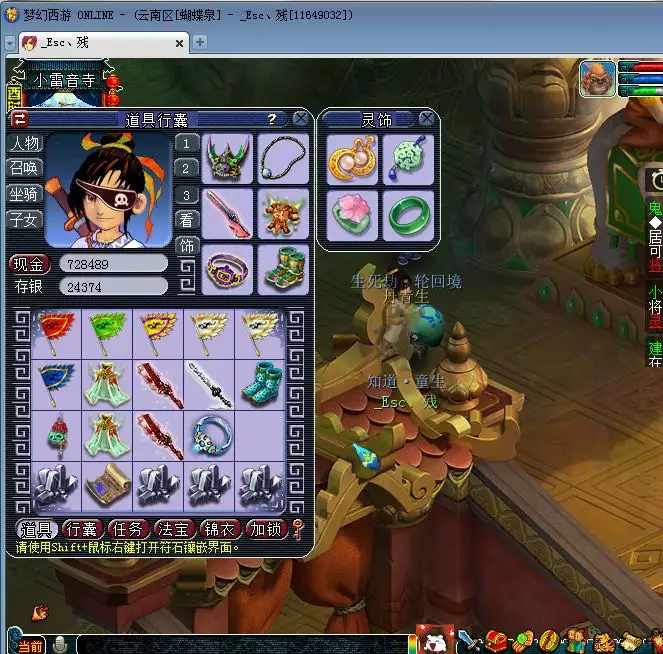Switch to the 行囊 bag tab
This screenshot has height=654, width=663.
coord(81,529)
